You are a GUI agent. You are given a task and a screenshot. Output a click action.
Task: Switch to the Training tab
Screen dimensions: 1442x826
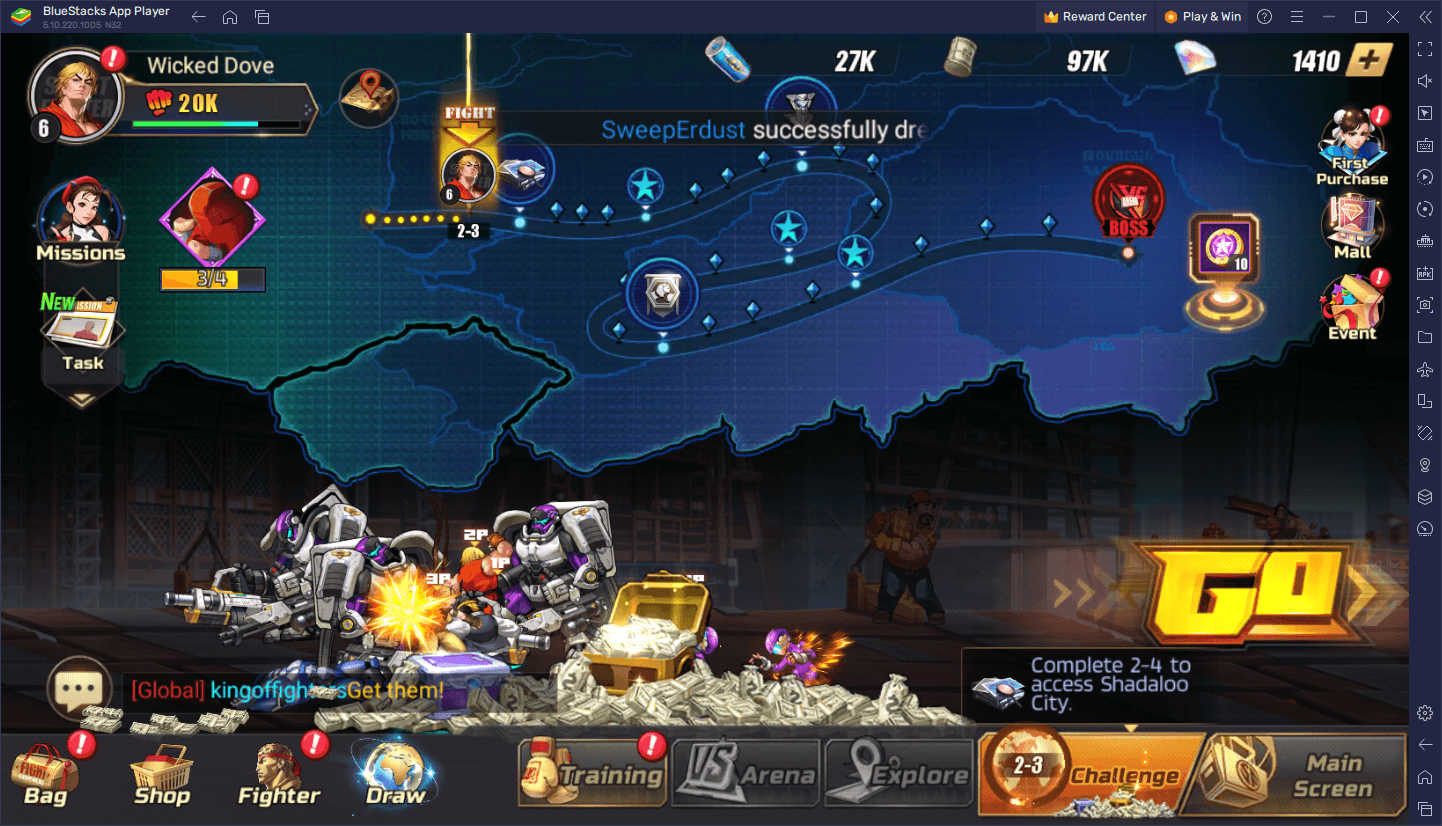pos(593,773)
